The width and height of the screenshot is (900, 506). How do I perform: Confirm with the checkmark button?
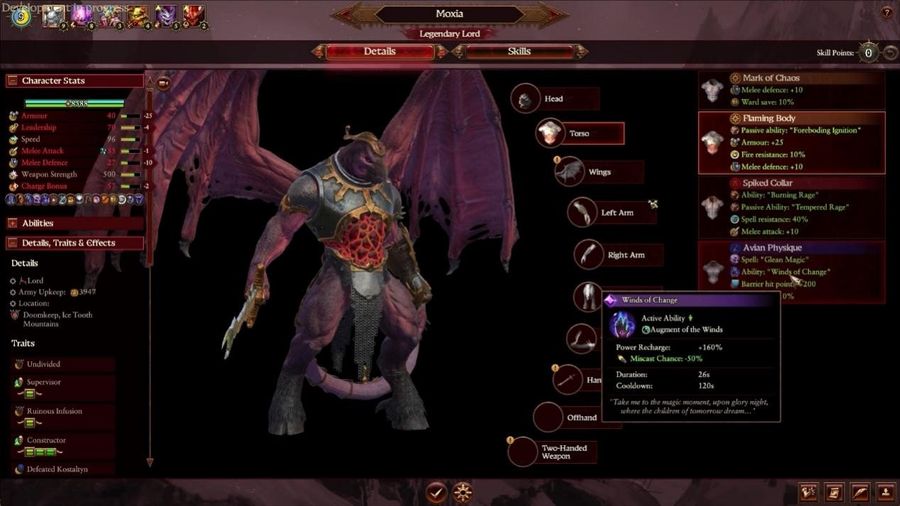tap(436, 491)
